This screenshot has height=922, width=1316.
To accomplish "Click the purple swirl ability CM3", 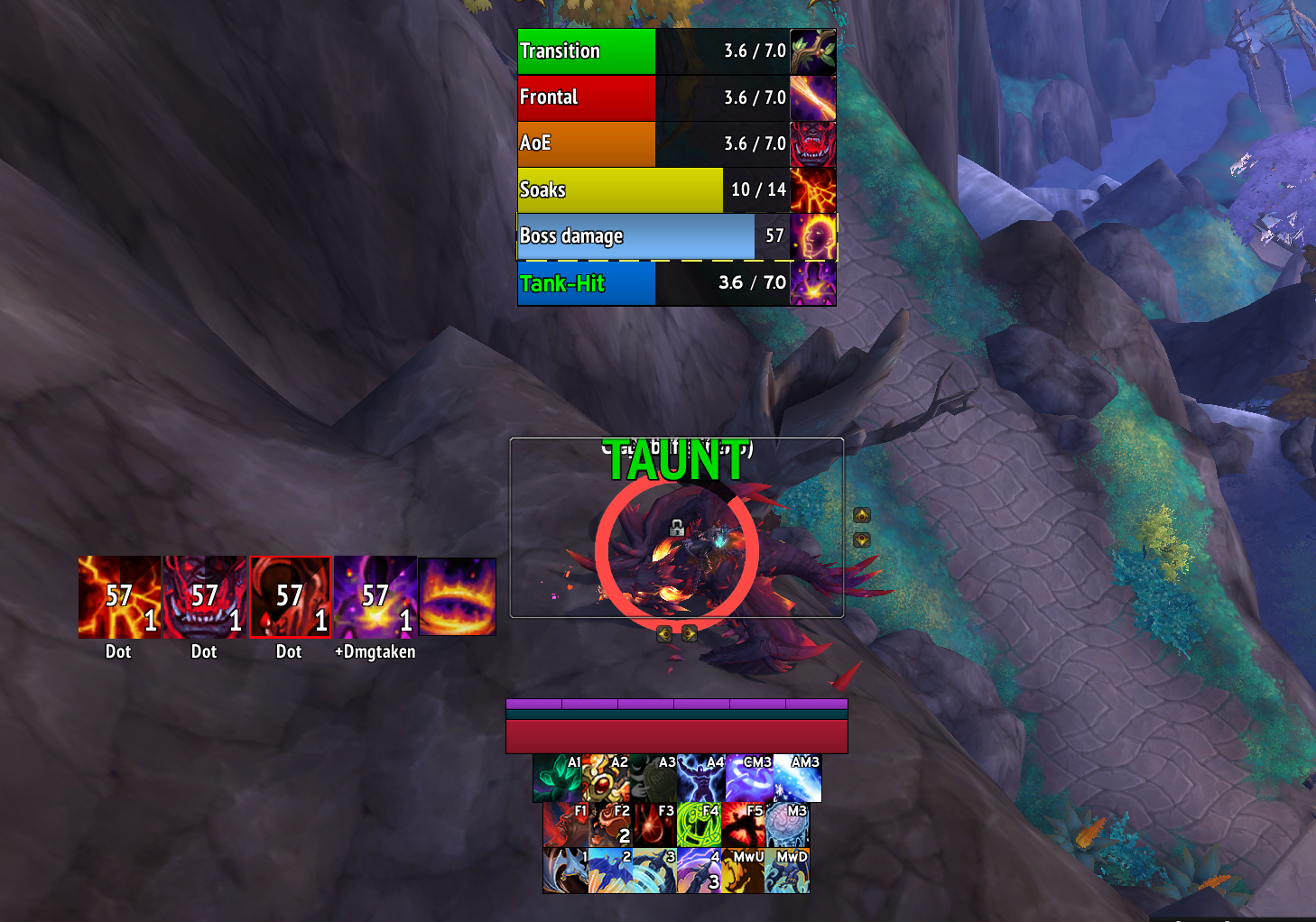I will pos(750,779).
